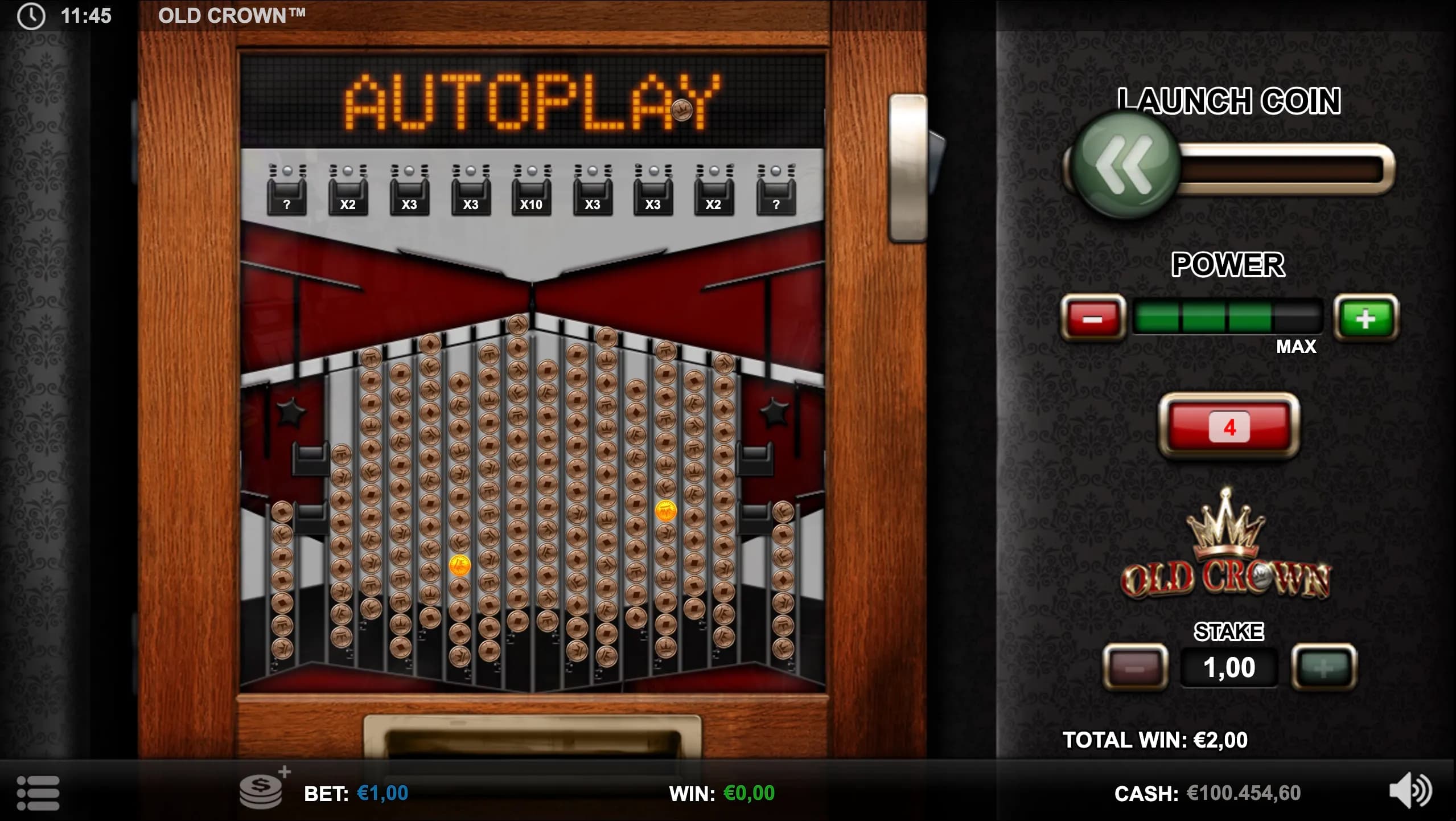Viewport: 1456px width, 821px height.
Task: Open the coin stack bet settings
Action: (x=262, y=791)
